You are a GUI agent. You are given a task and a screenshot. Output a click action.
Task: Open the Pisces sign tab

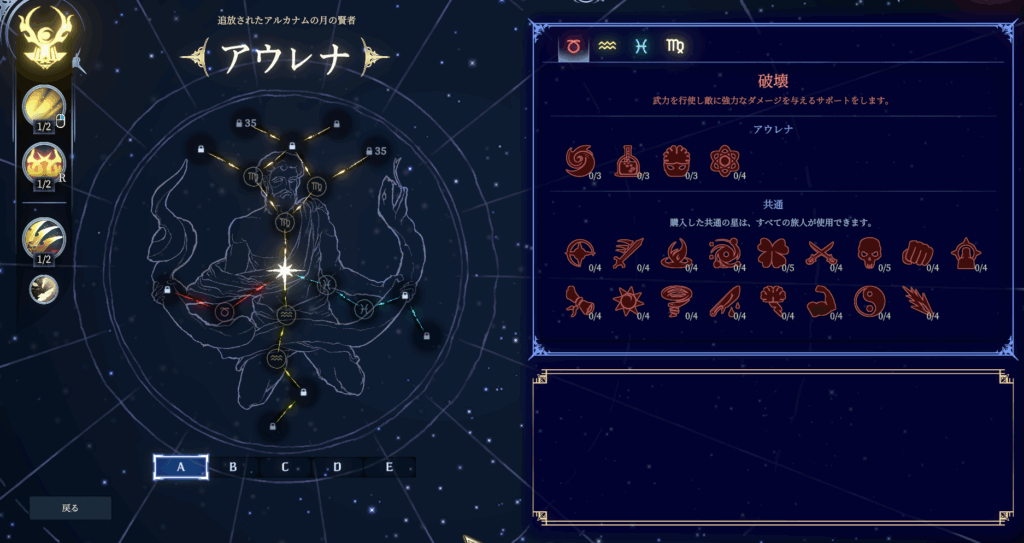[640, 47]
